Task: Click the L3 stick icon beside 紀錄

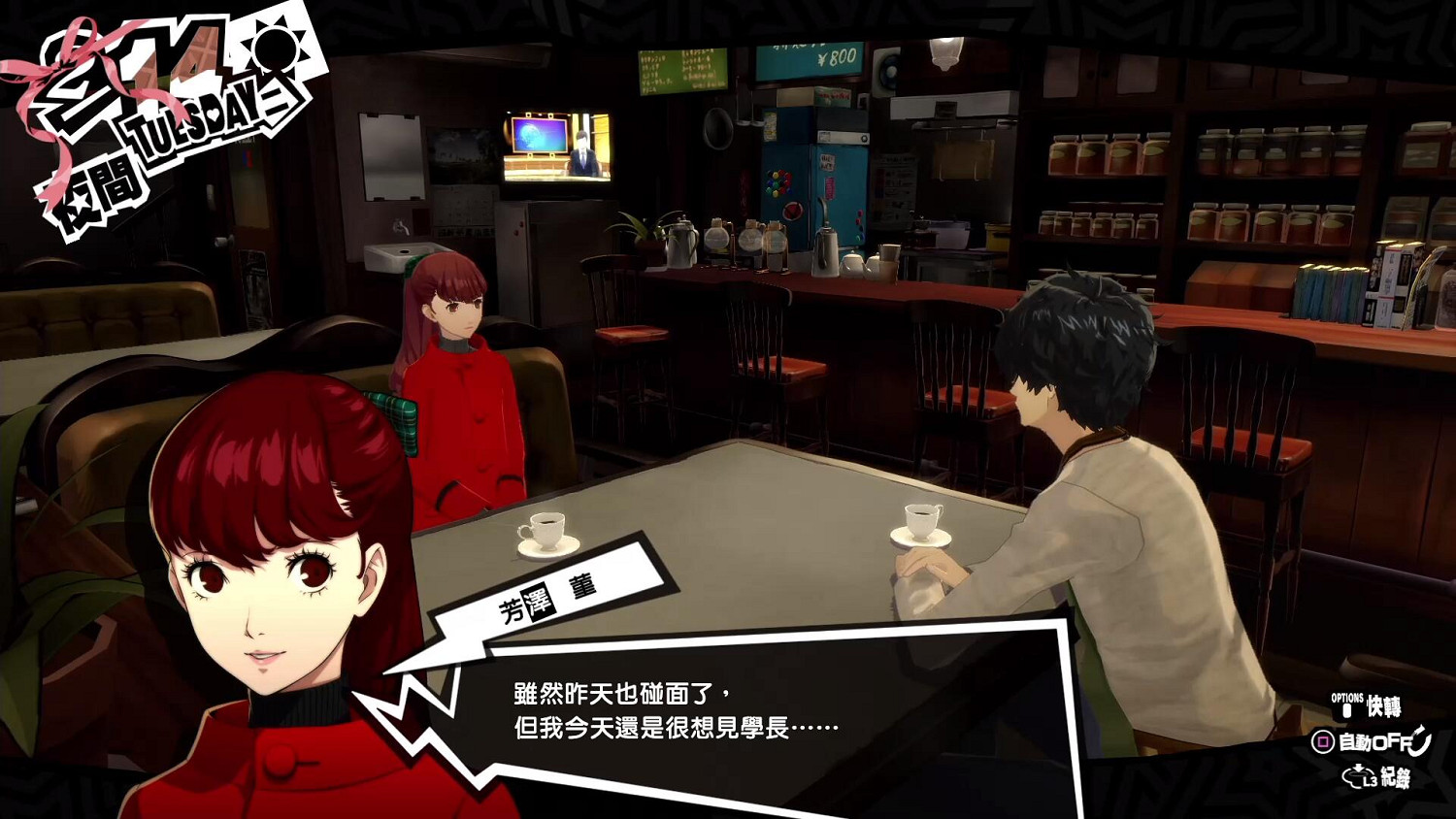Action: coord(1359,775)
